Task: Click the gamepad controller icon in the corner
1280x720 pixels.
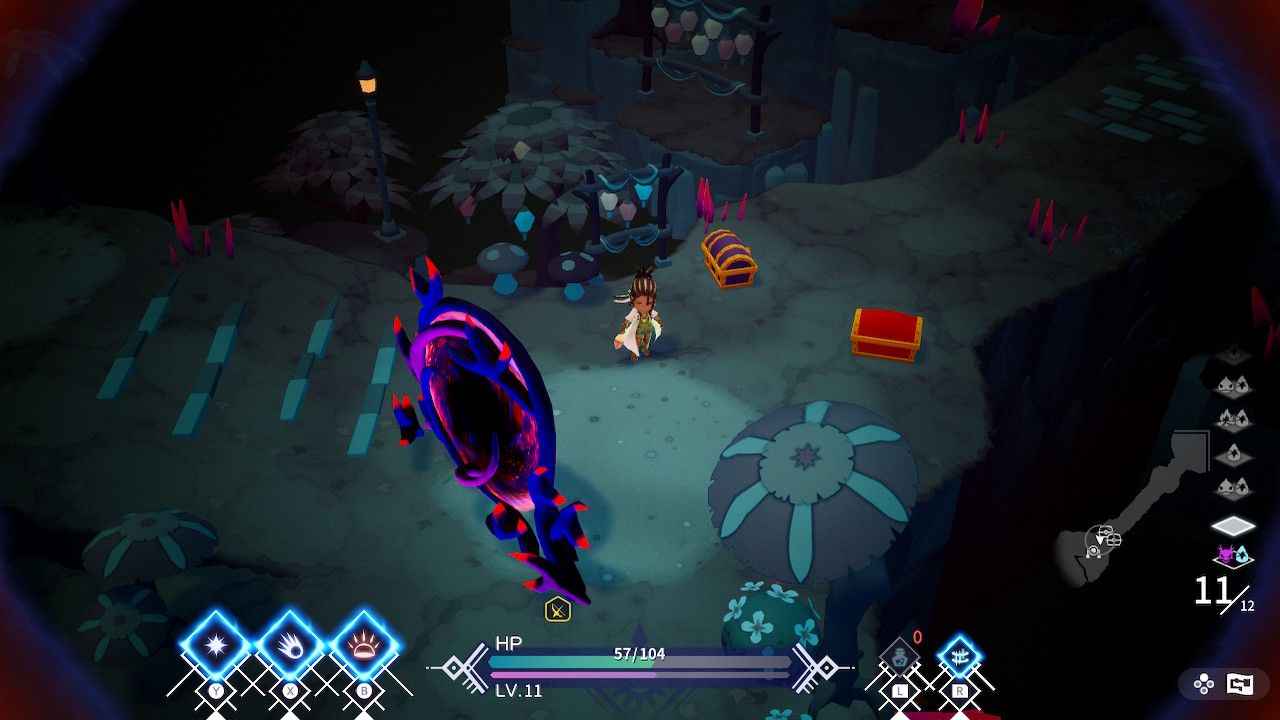Action: pyautogui.click(x=1204, y=683)
